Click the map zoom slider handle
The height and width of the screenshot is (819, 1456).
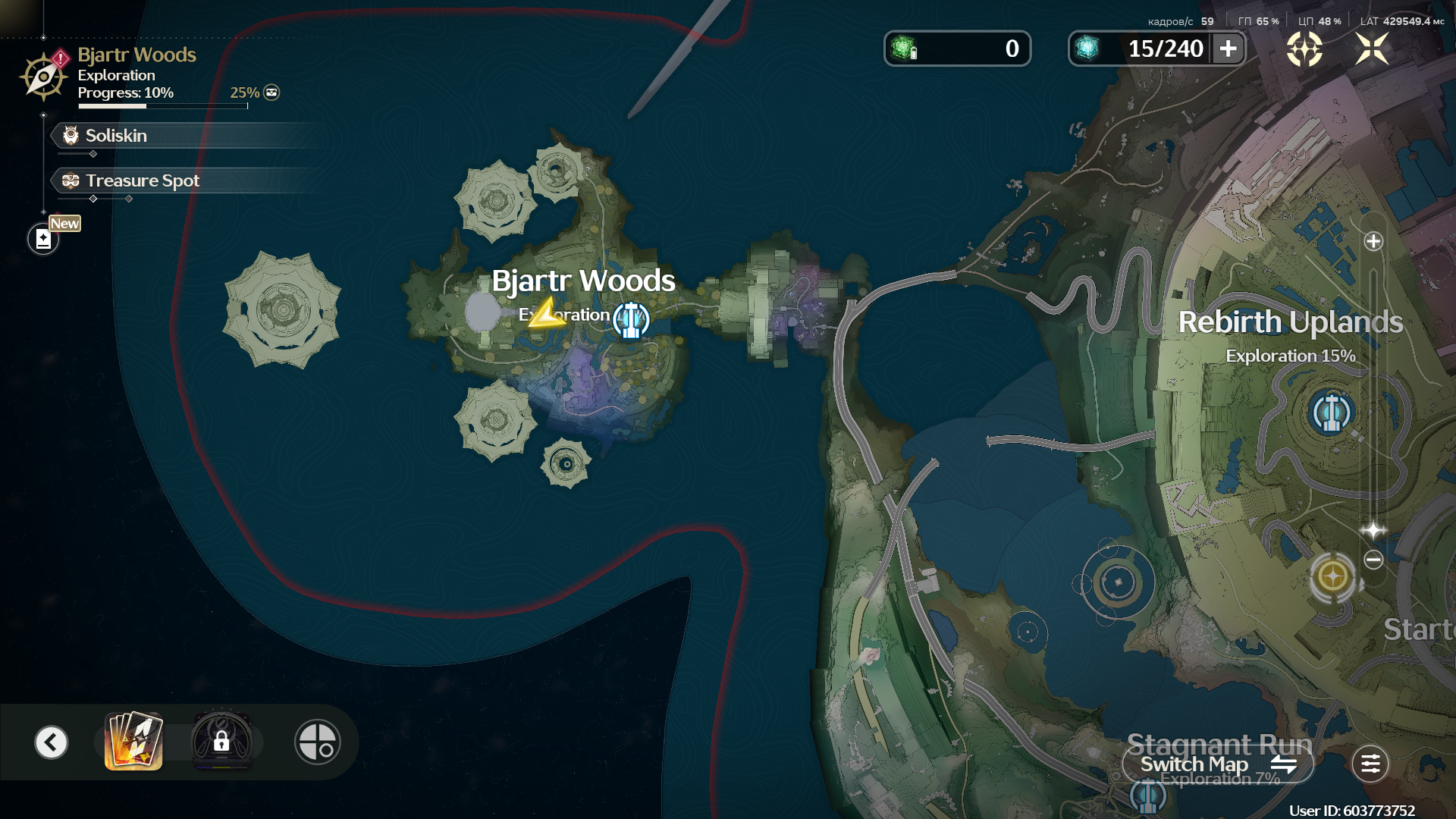coord(1373,530)
